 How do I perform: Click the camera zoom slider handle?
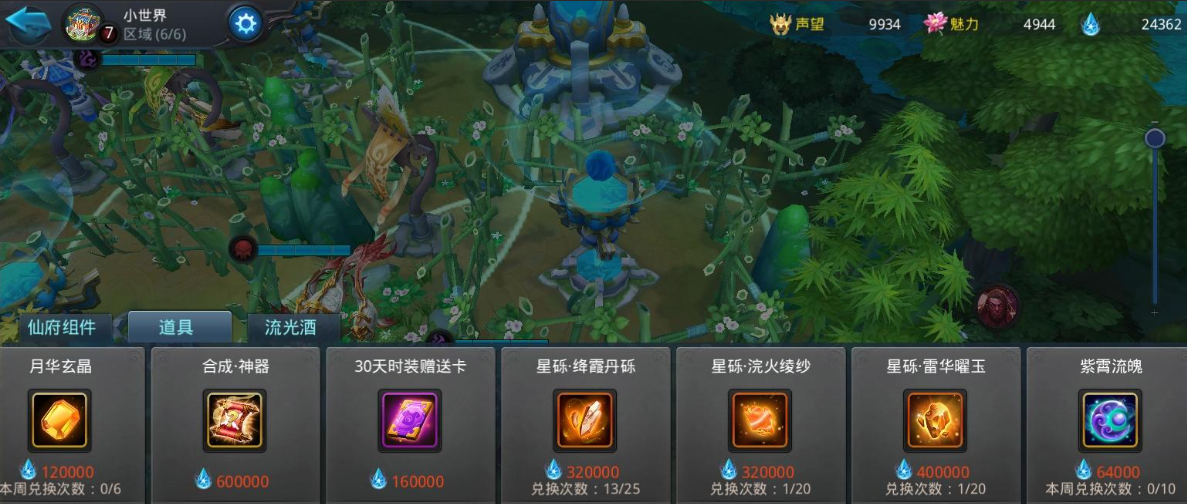pos(1155,138)
